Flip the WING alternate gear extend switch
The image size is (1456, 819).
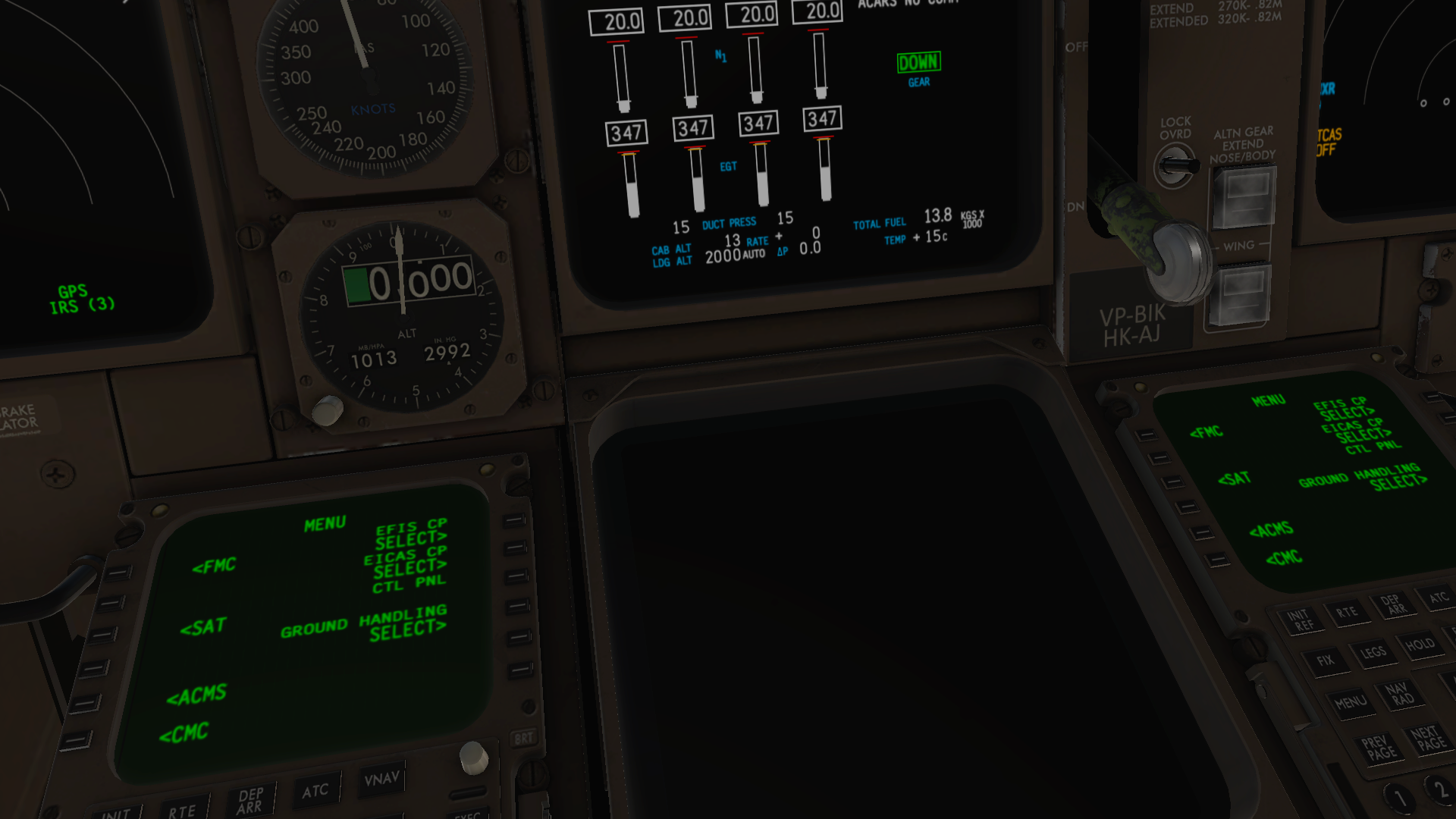click(1241, 296)
